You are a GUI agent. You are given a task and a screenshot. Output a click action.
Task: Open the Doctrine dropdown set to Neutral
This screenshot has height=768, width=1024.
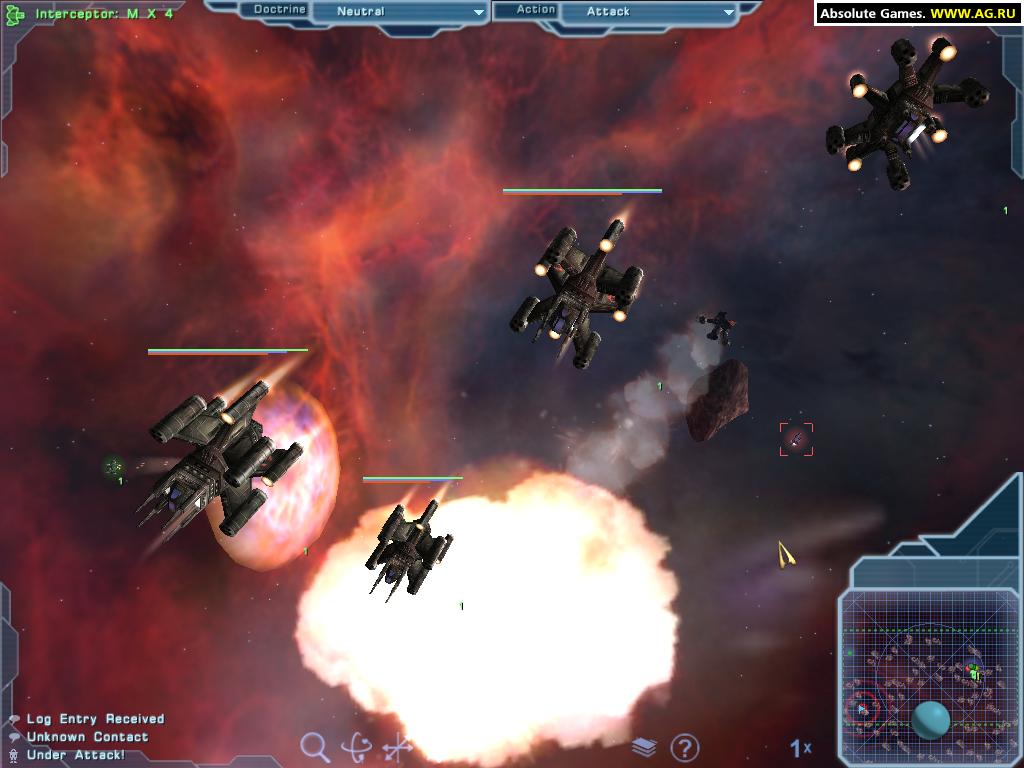398,12
